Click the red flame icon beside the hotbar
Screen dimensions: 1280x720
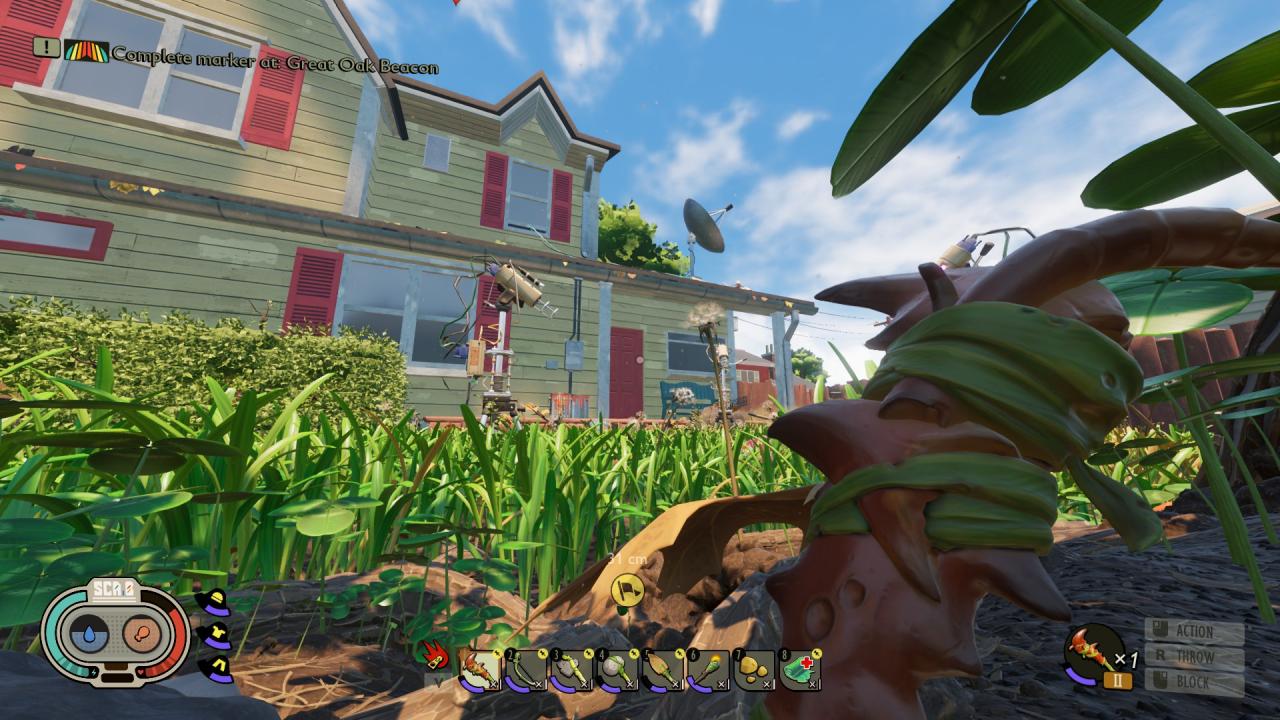coord(434,655)
